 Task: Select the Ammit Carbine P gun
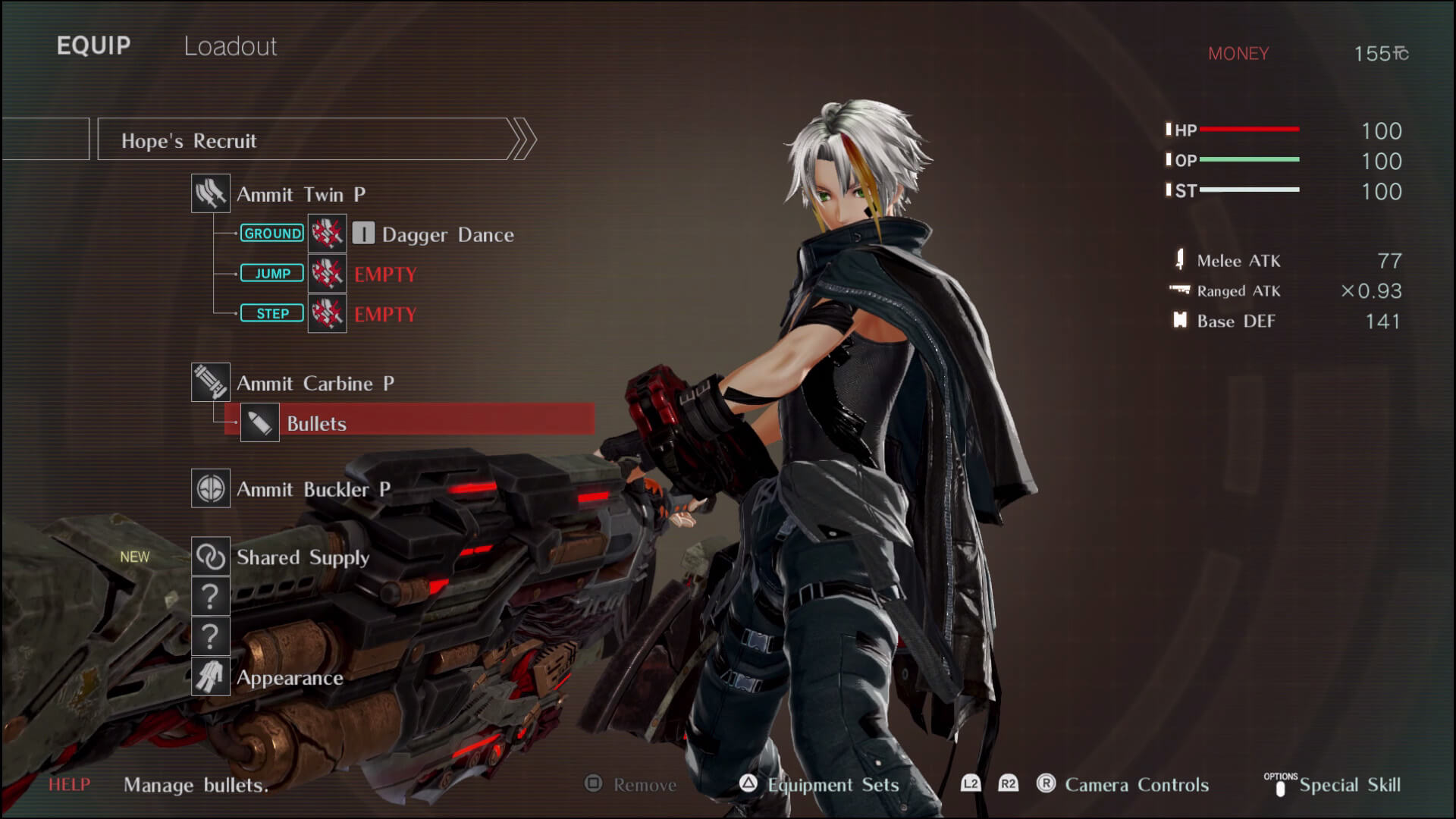point(315,383)
